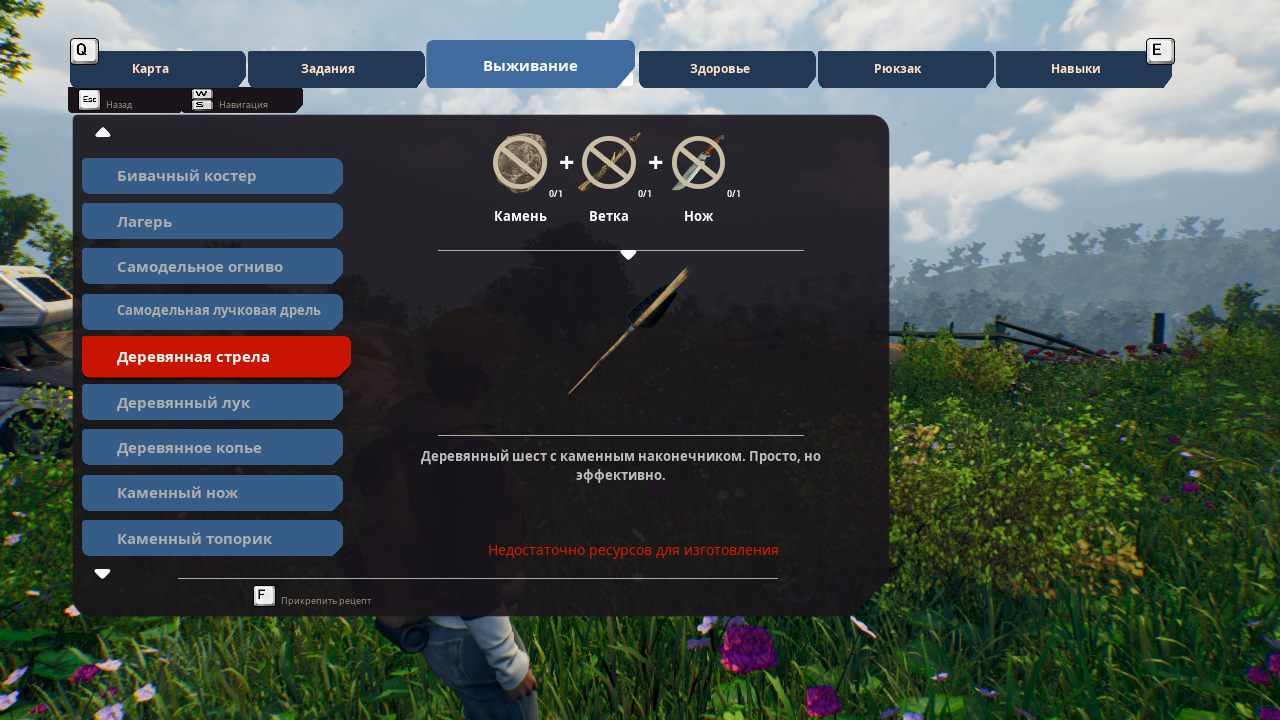Click the white marker under the ingredients divider
The height and width of the screenshot is (720, 1280).
pyautogui.click(x=628, y=254)
